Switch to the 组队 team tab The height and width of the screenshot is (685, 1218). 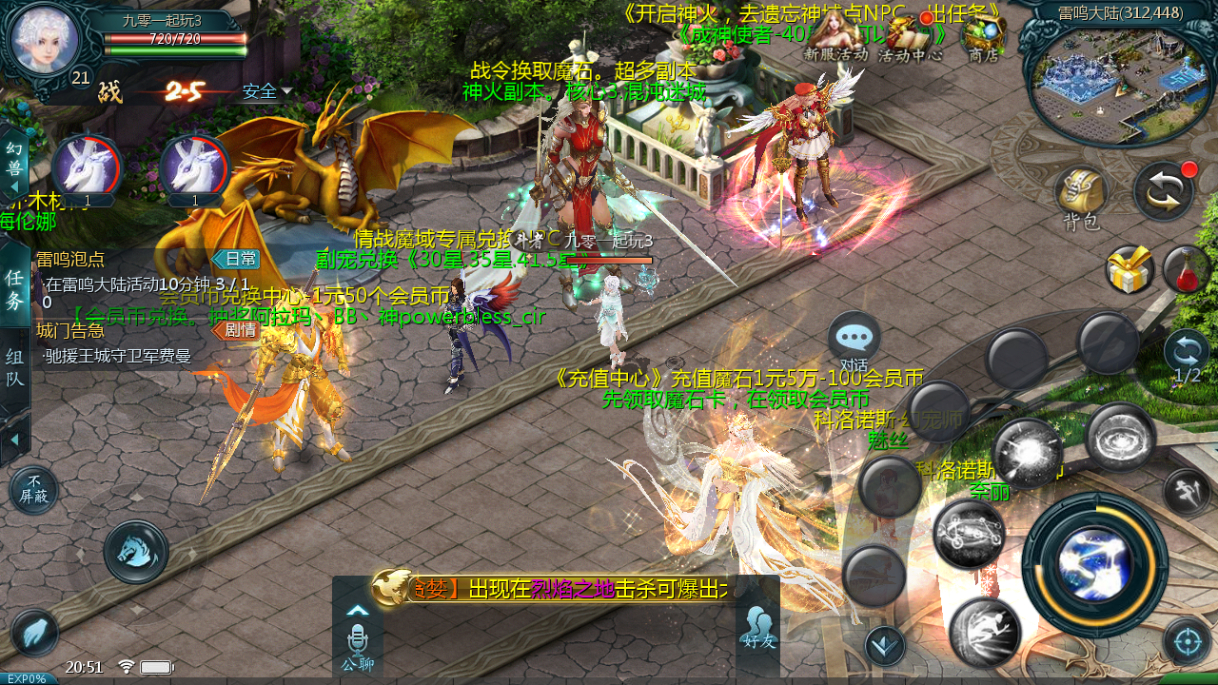[x=14, y=365]
